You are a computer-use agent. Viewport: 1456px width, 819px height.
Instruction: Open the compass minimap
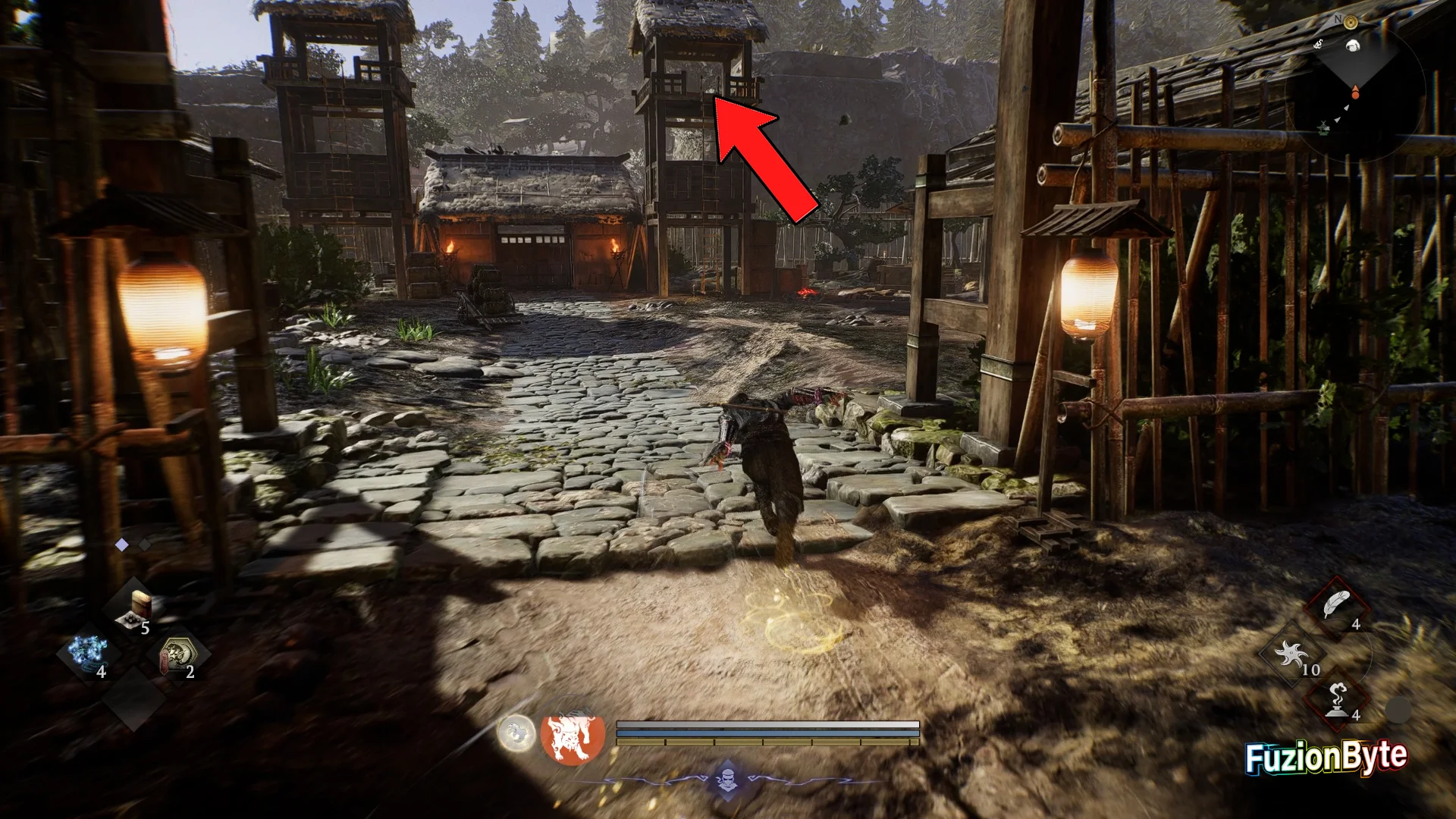tap(1355, 87)
